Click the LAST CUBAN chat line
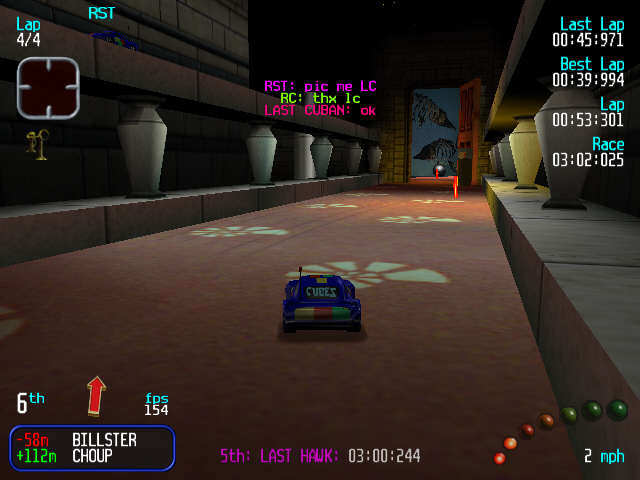This screenshot has height=480, width=640. (x=320, y=111)
